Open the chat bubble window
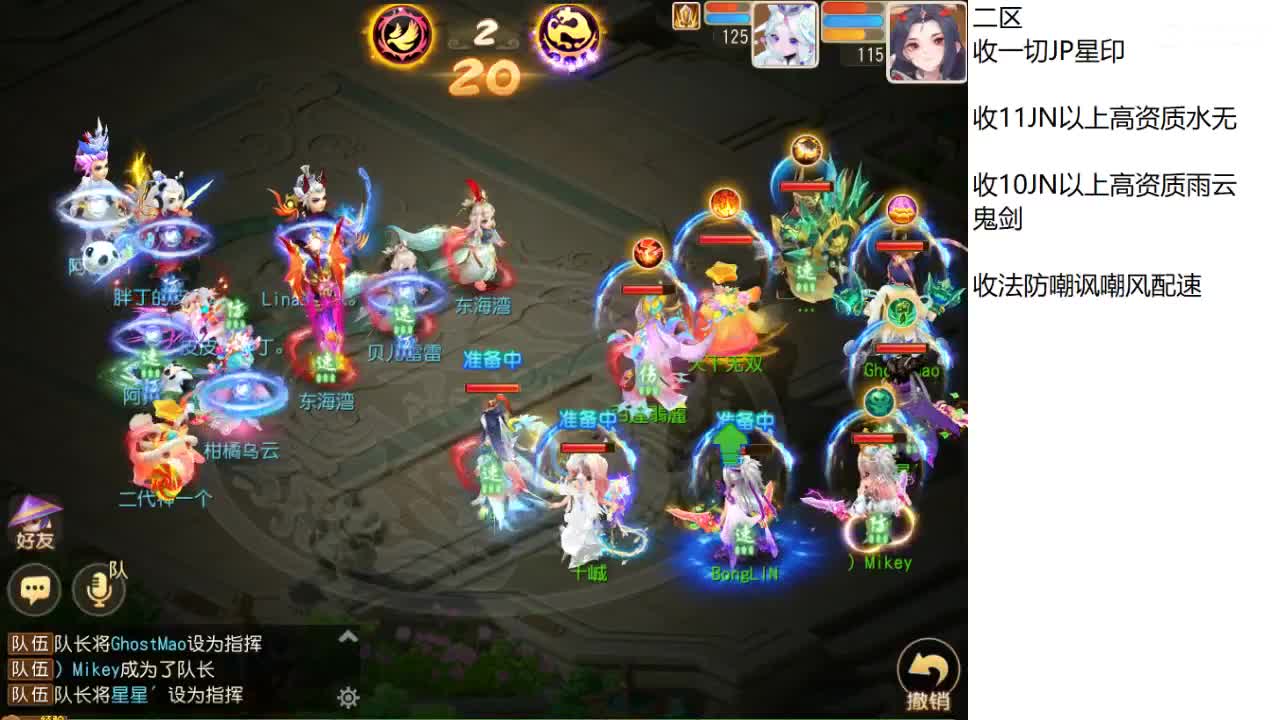The image size is (1280, 720). point(34,590)
